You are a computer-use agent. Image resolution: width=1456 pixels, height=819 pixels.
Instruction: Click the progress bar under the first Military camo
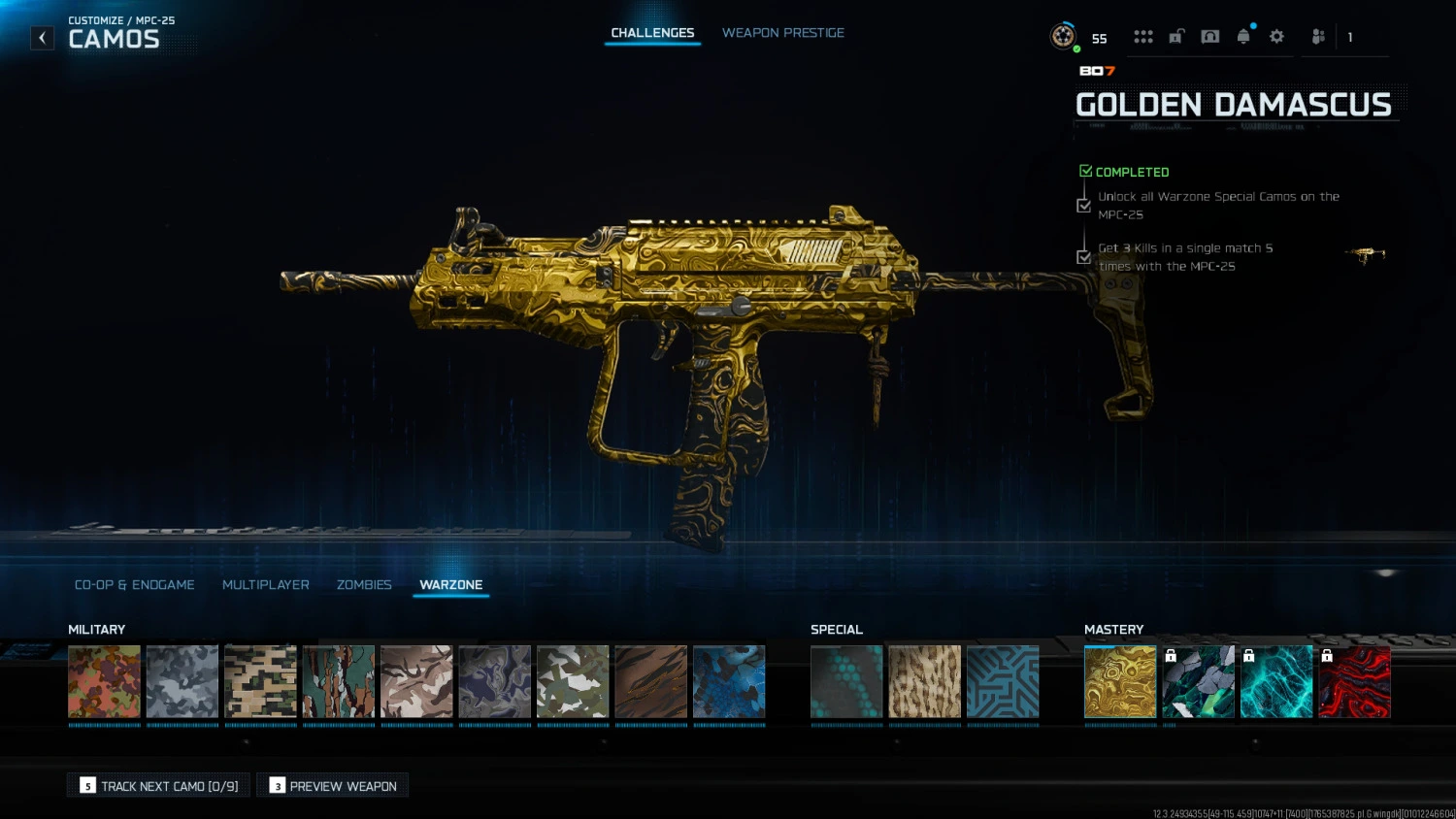(104, 726)
